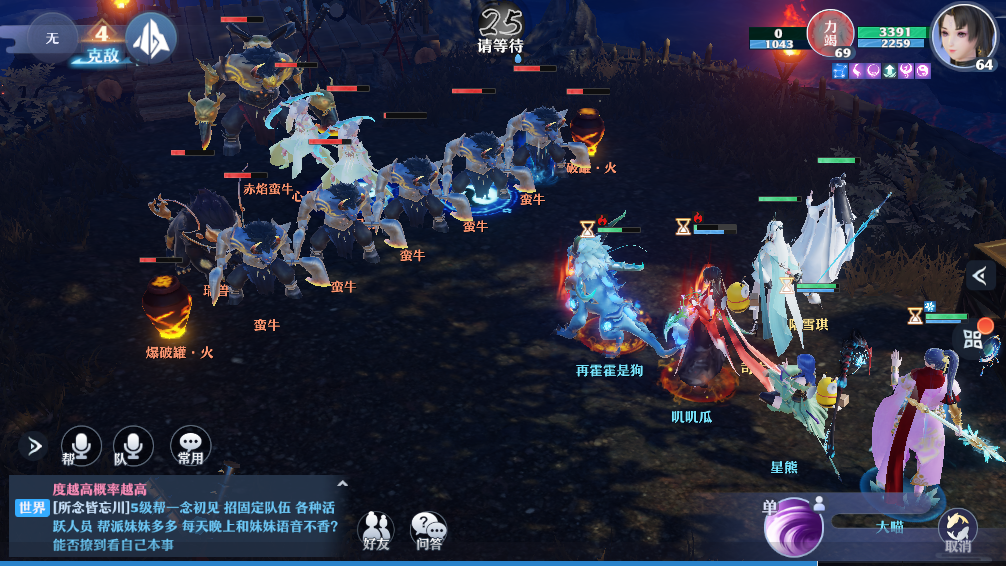Click the 无 formation-counter badge

(52, 37)
